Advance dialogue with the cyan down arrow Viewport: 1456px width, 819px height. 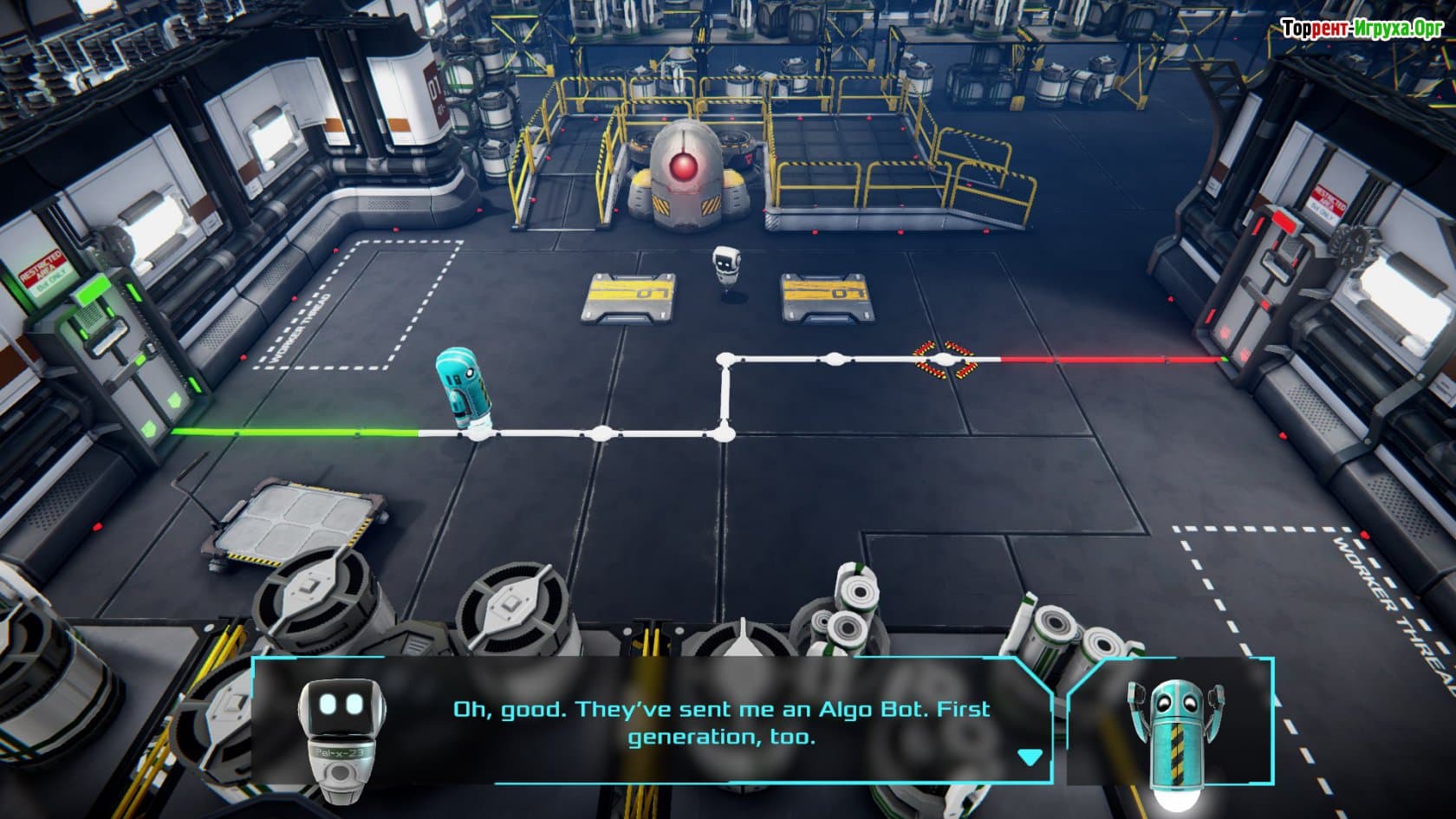tap(1029, 757)
